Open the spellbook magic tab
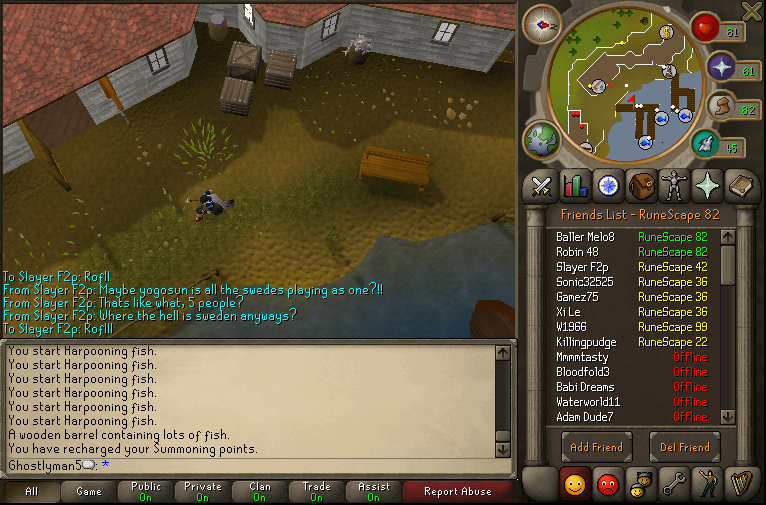 (x=741, y=185)
